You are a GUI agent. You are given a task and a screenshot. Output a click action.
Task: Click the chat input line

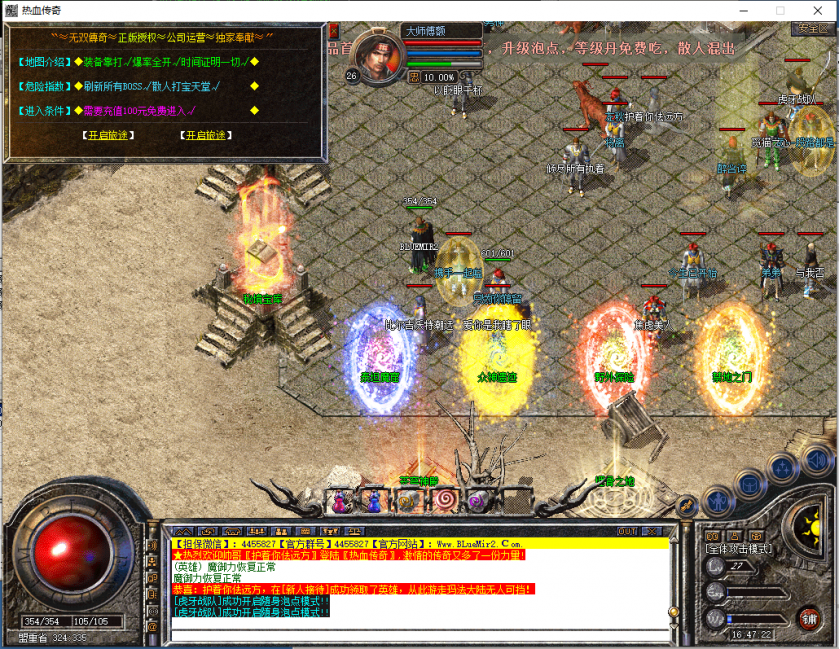(x=420, y=635)
